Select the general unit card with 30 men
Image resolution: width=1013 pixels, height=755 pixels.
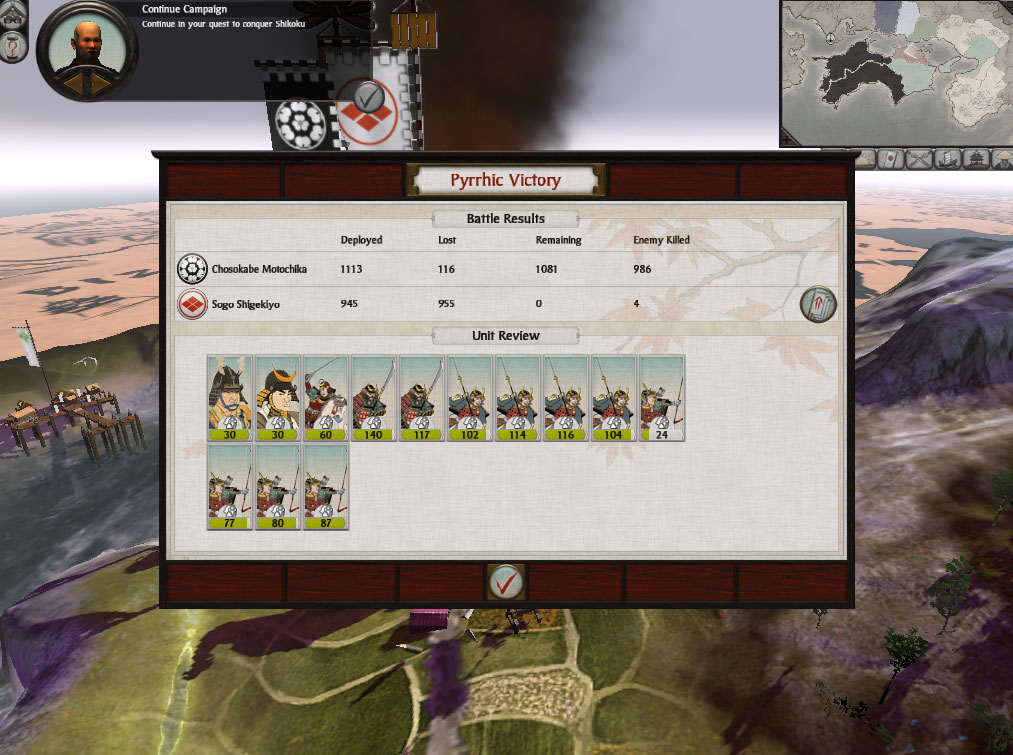(231, 398)
